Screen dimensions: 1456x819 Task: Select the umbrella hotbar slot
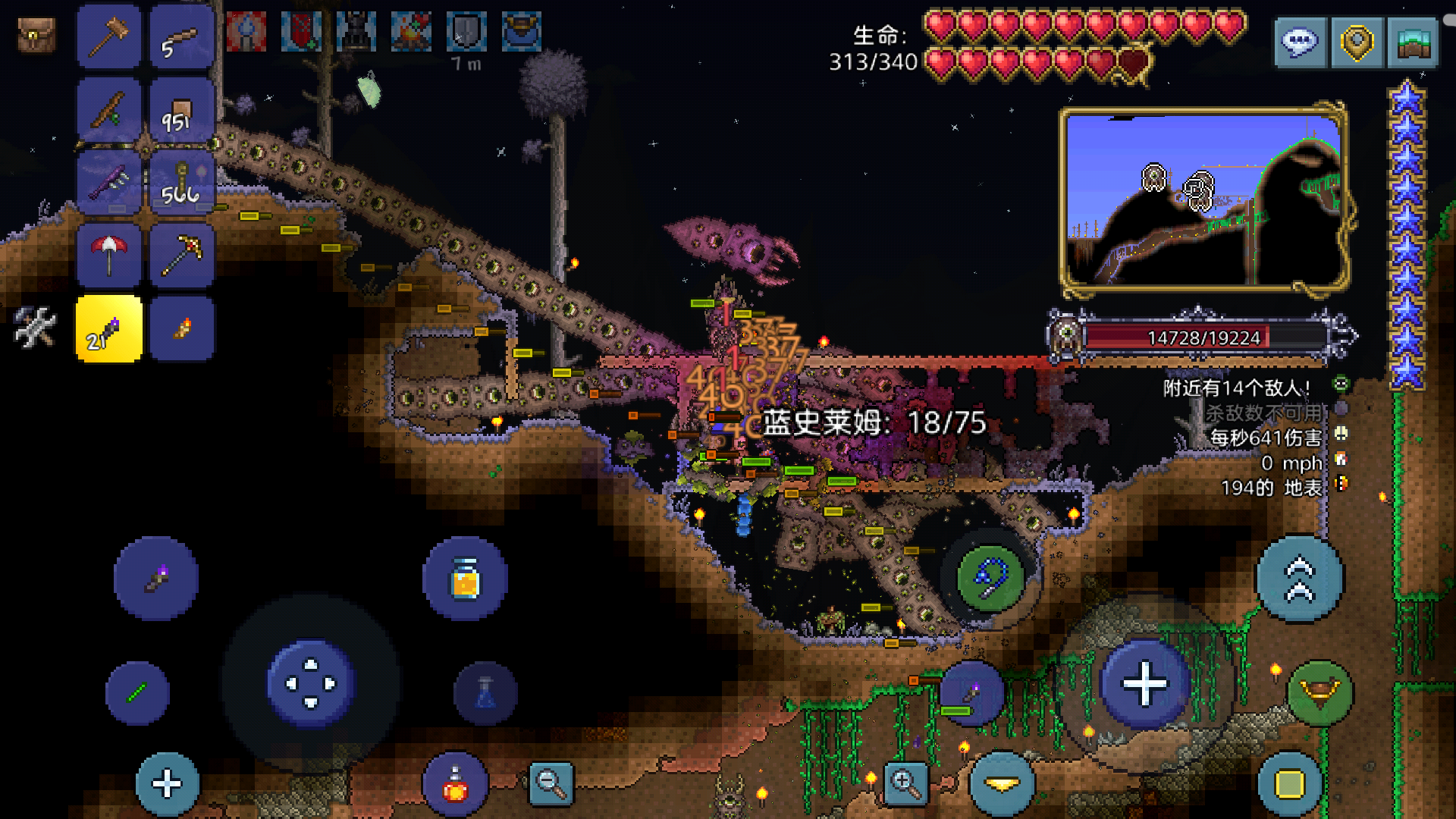109,255
